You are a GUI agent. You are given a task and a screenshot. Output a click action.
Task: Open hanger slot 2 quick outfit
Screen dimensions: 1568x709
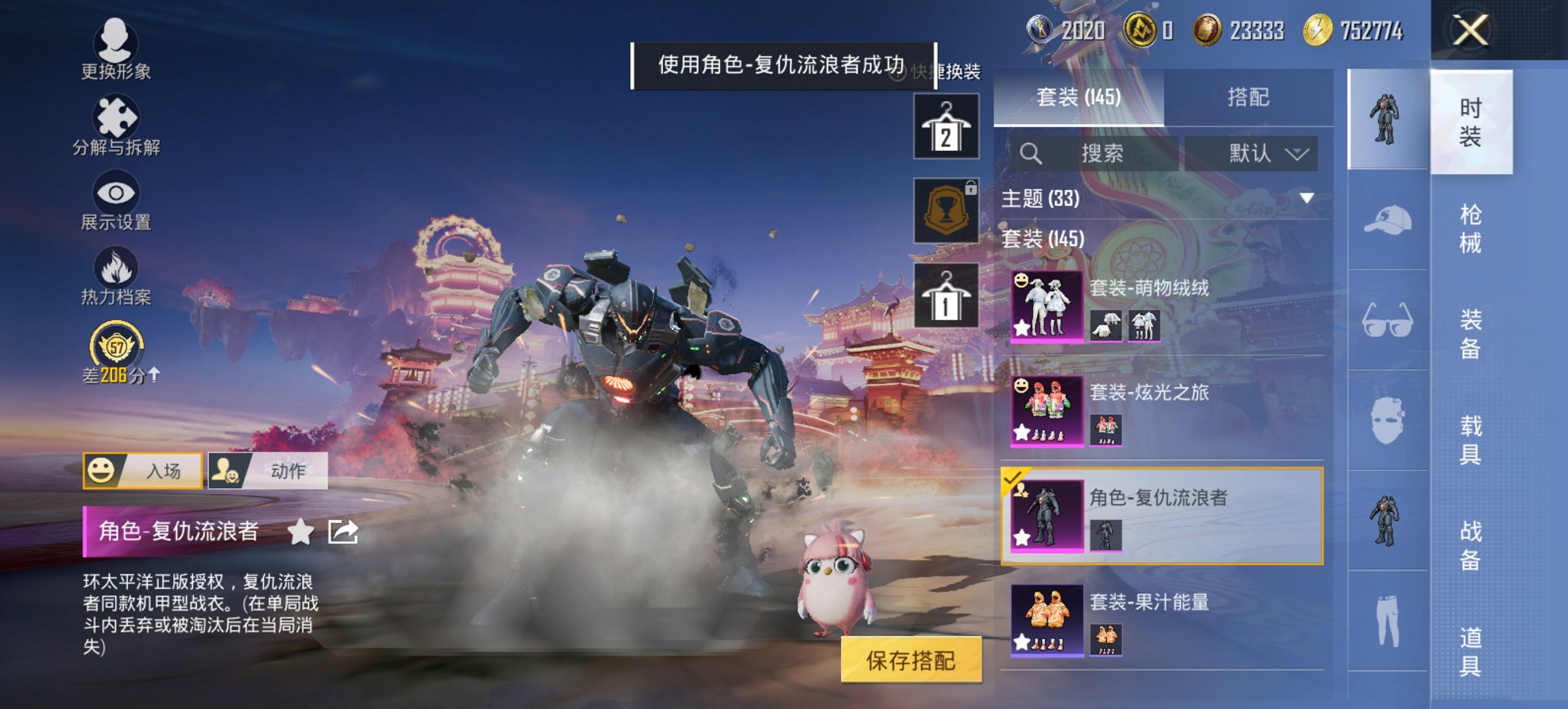click(946, 127)
